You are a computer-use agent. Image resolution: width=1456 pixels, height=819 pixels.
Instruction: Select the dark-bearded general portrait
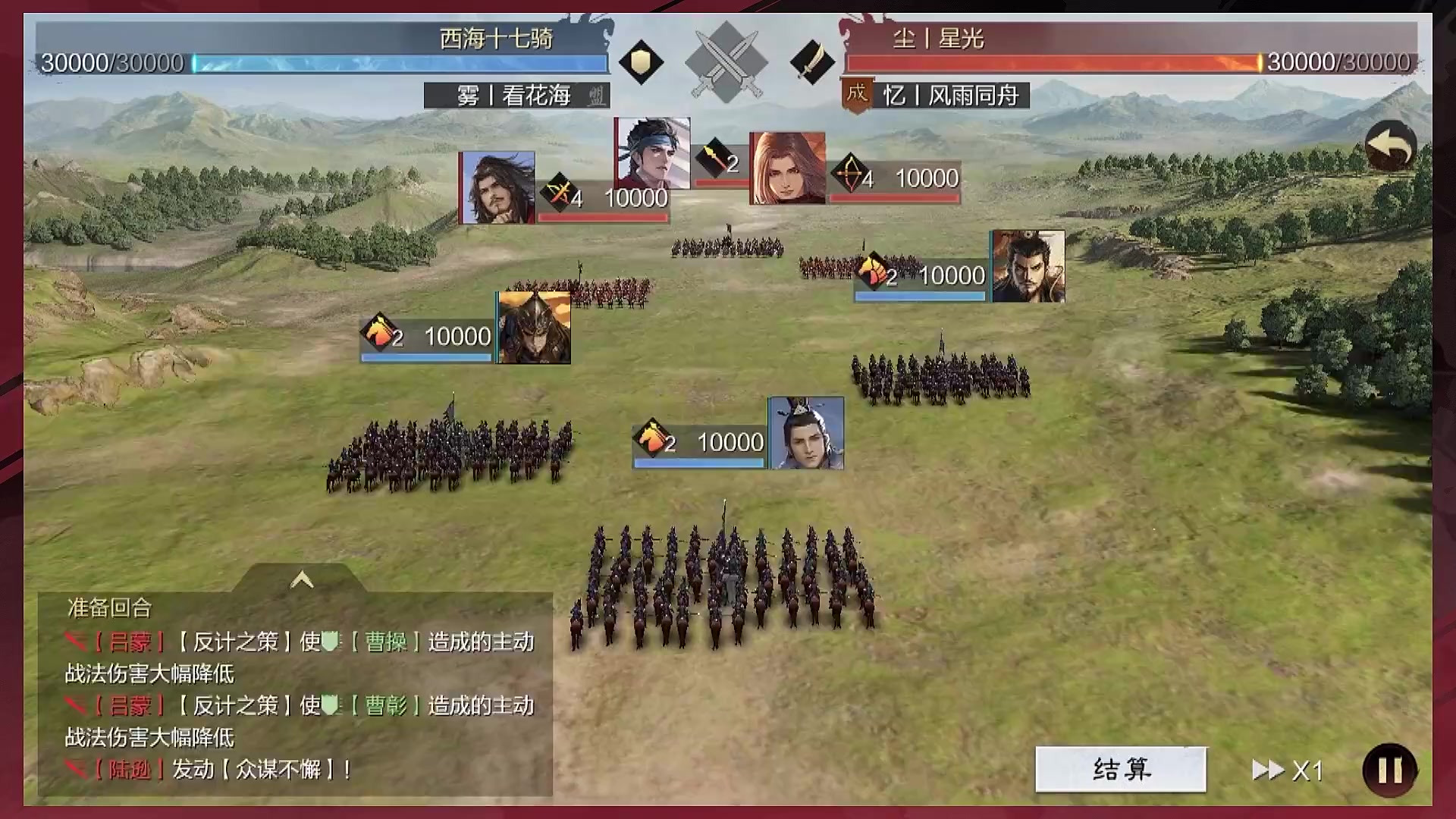(x=1028, y=267)
